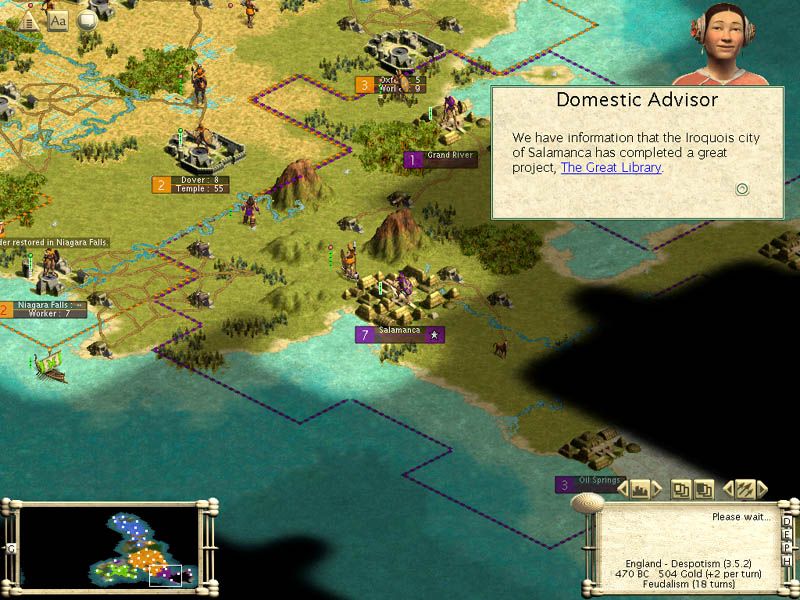Open the main menu pyramid icon
The width and height of the screenshot is (800, 600).
(29, 19)
